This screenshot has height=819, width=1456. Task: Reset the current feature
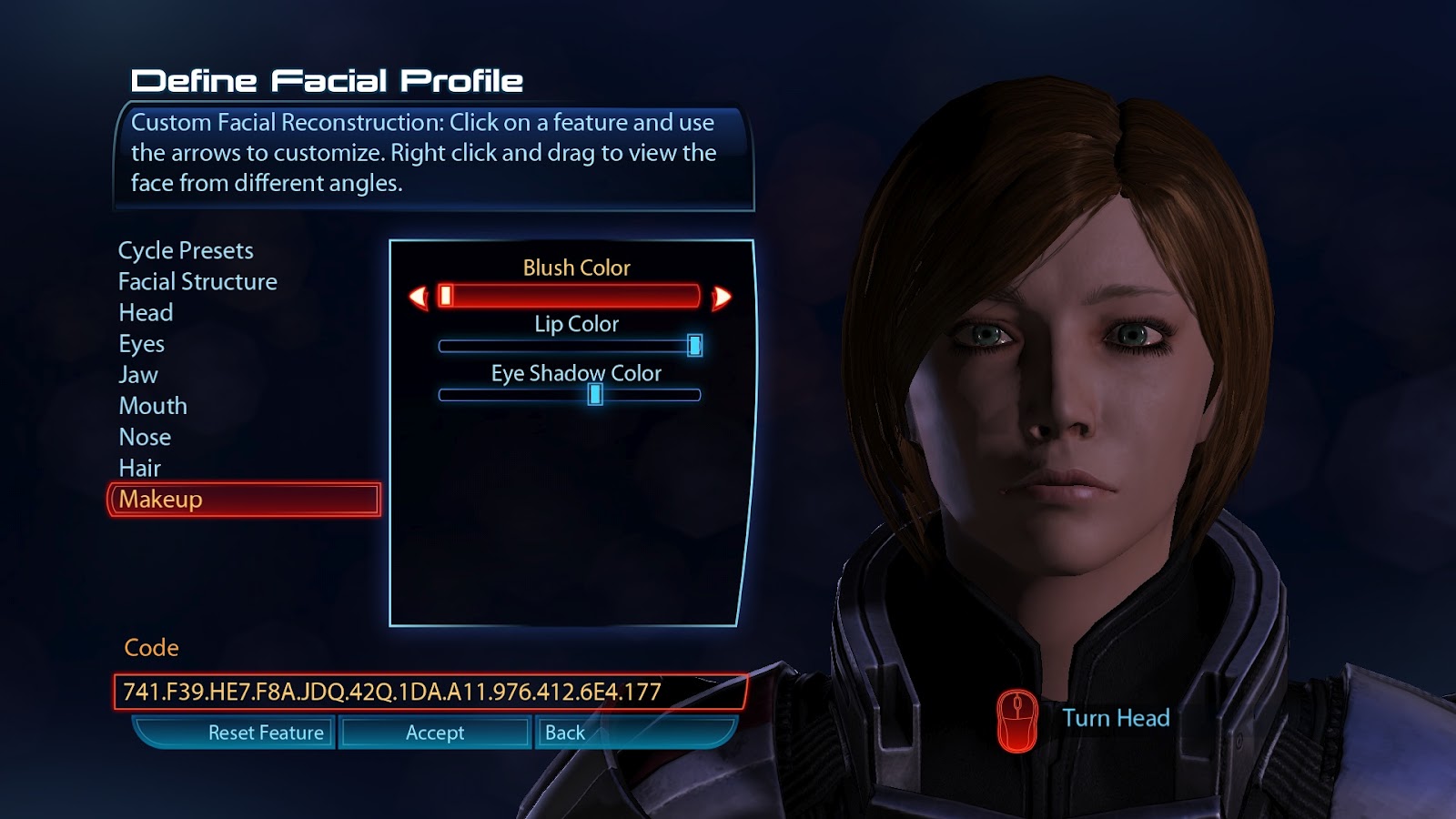click(x=265, y=733)
